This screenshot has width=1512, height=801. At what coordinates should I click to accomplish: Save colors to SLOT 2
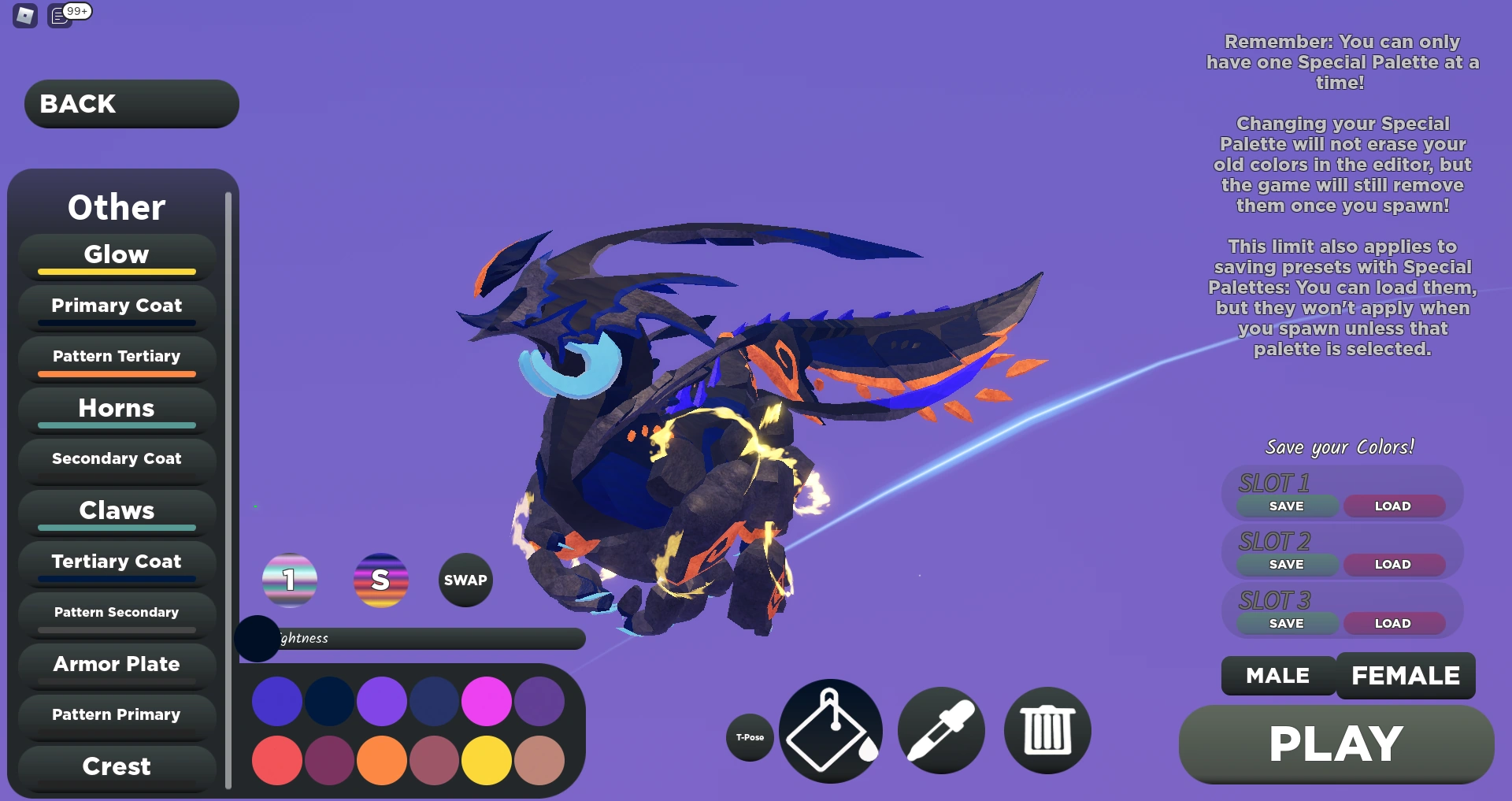[1286, 564]
